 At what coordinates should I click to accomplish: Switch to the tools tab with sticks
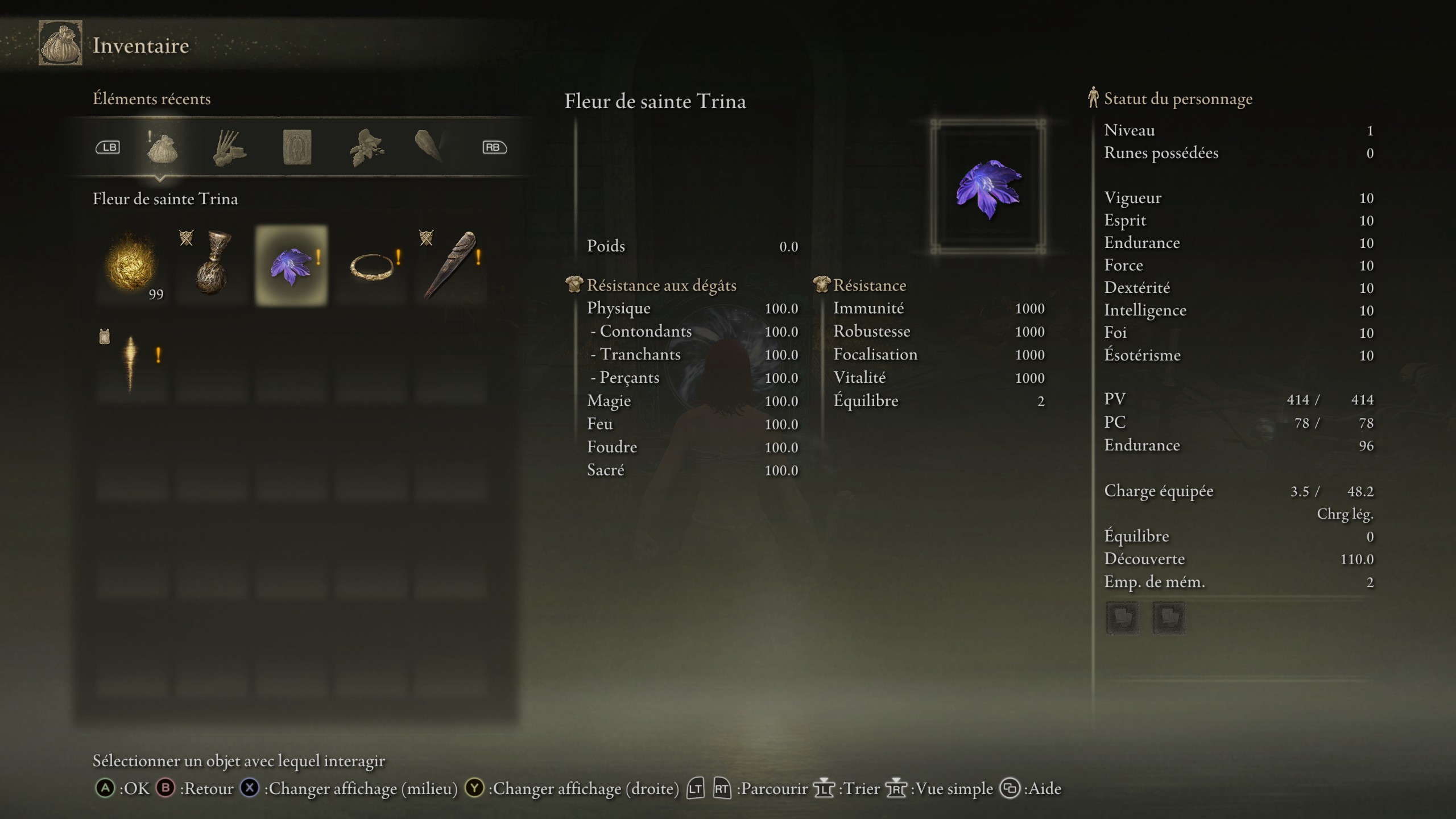pyautogui.click(x=229, y=148)
